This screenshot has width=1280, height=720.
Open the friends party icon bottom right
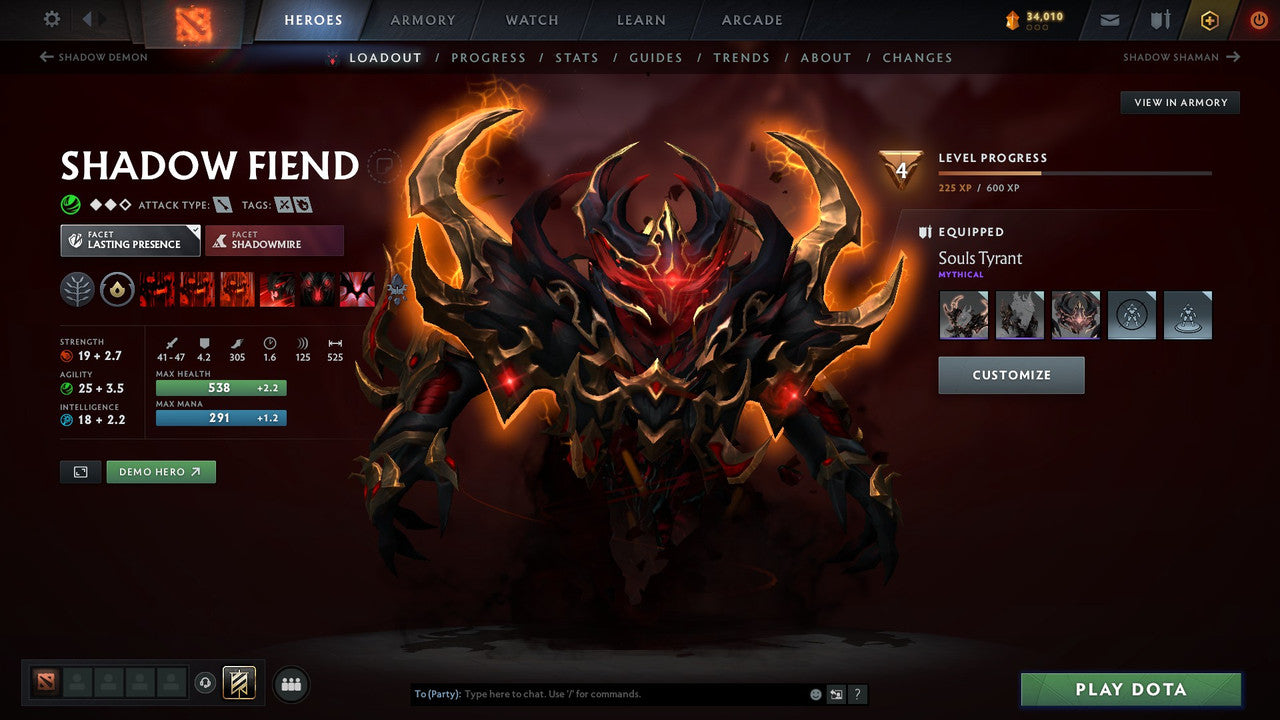point(290,683)
